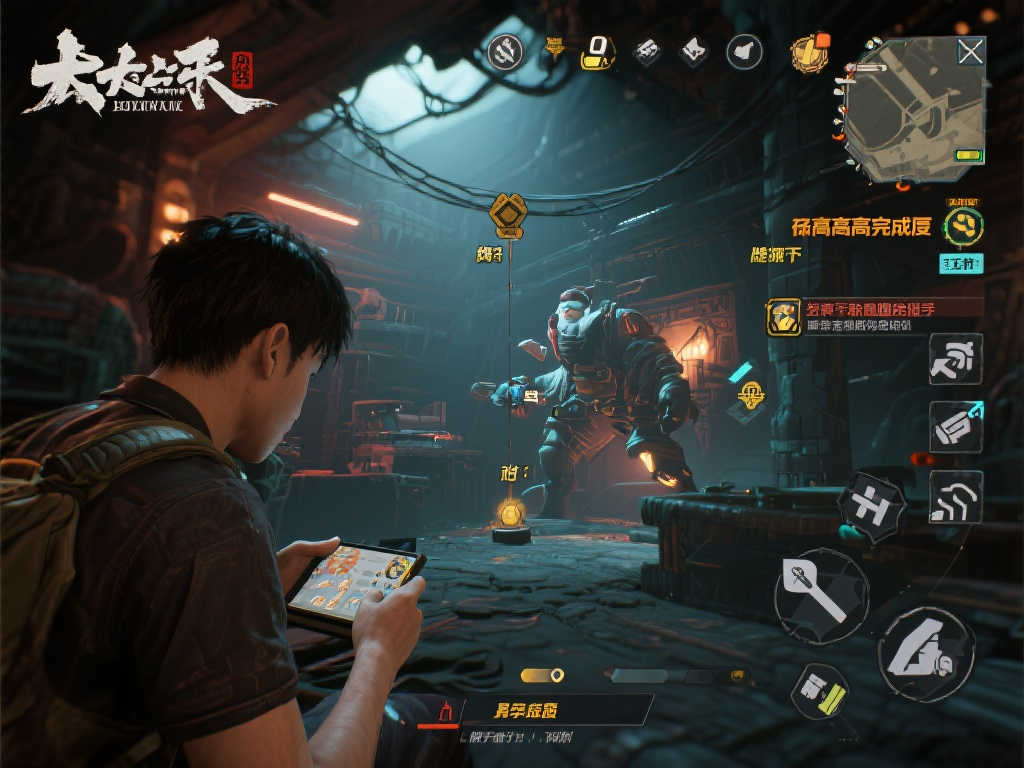Screen dimensions: 1024x768
Task: Select the yellow-framed quest tracker entry icon
Action: pos(784,317)
